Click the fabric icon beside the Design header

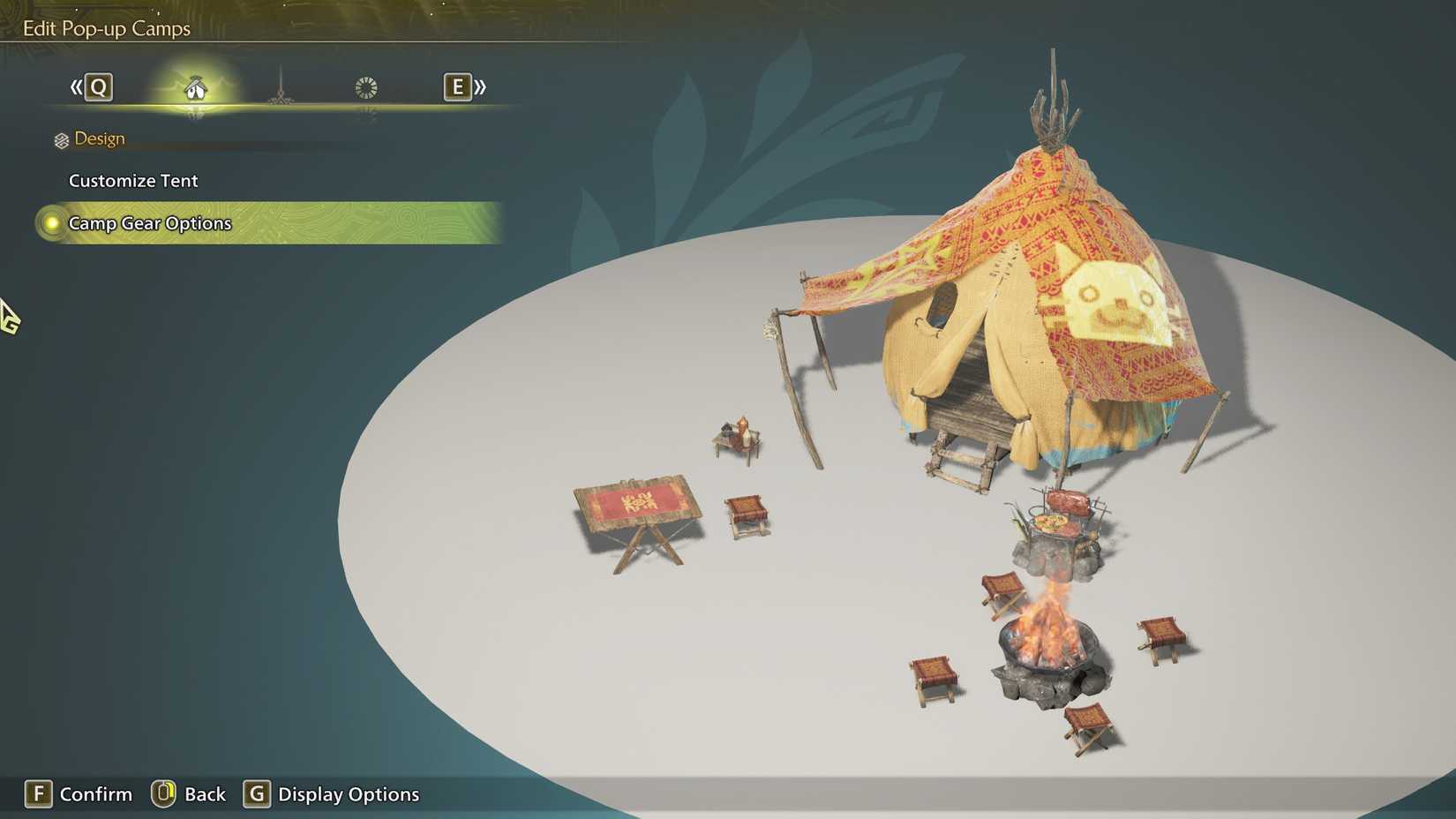pyautogui.click(x=60, y=139)
